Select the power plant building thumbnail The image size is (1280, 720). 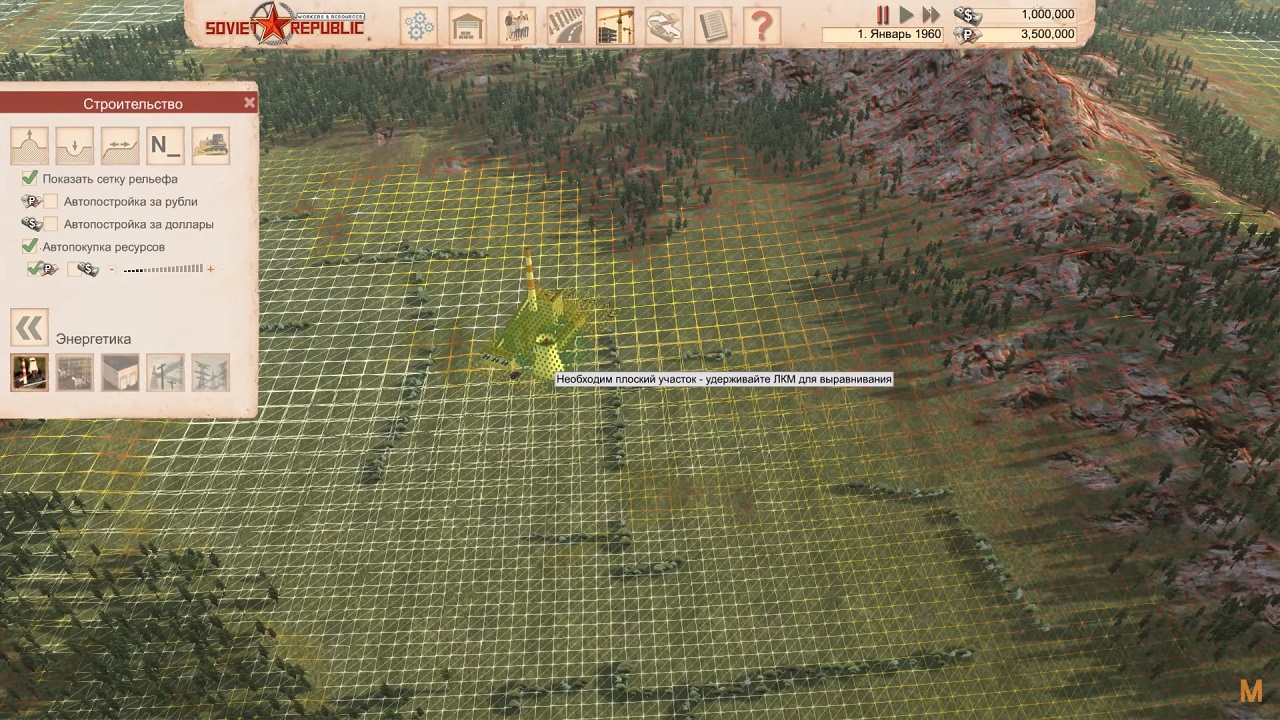30,372
